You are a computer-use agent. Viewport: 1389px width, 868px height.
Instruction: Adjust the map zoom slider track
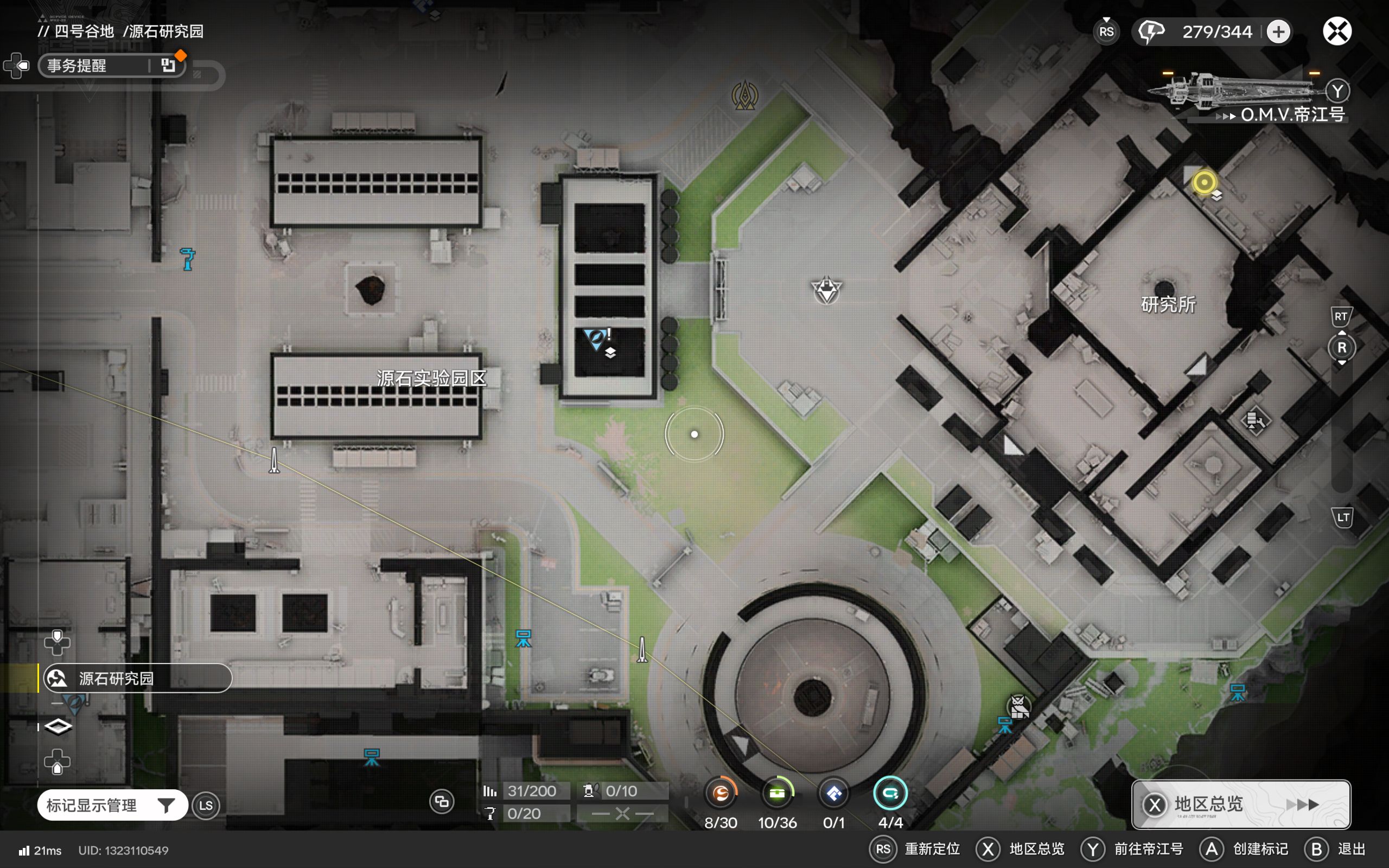[1341, 425]
